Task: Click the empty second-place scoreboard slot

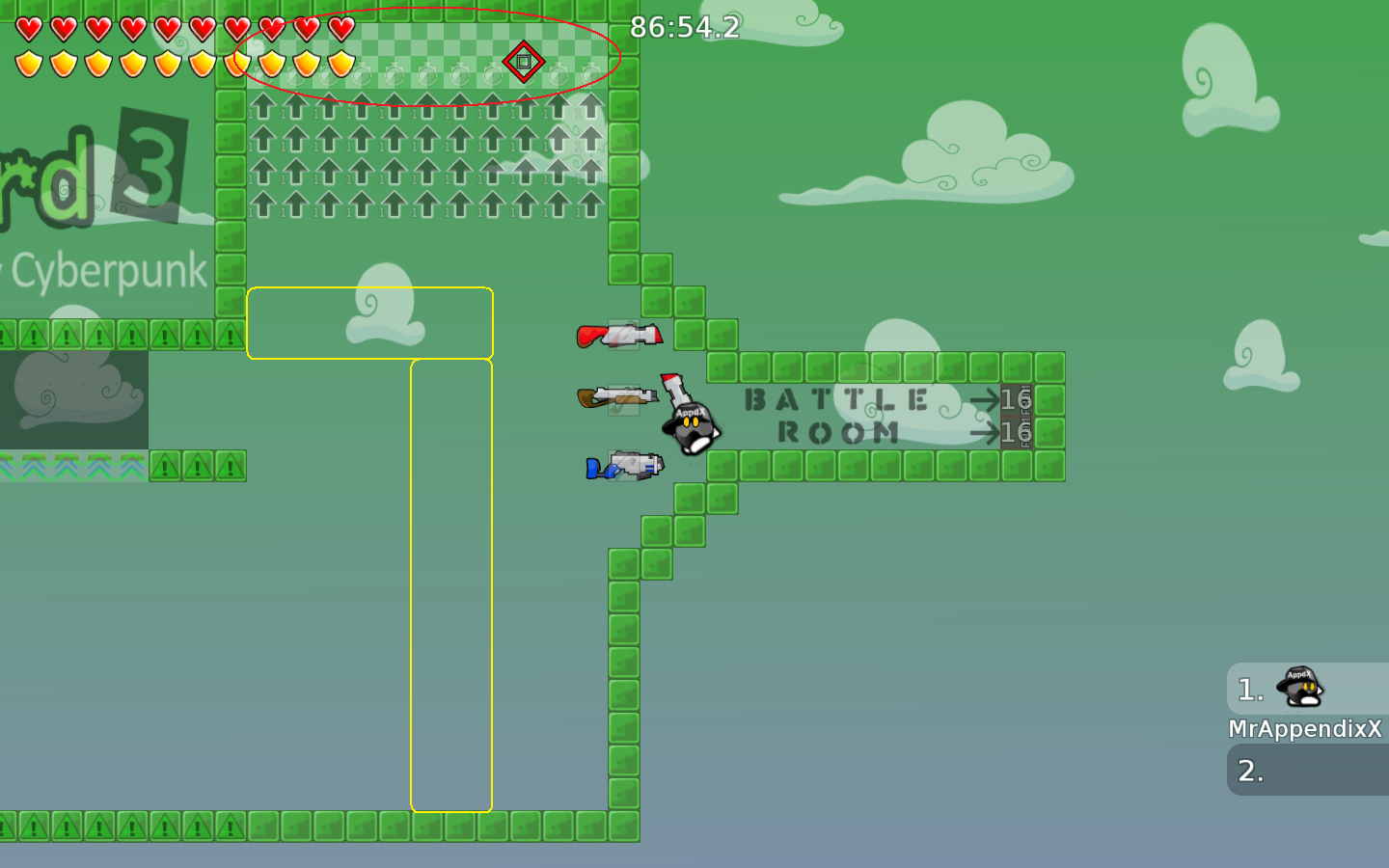Action: tap(1307, 772)
